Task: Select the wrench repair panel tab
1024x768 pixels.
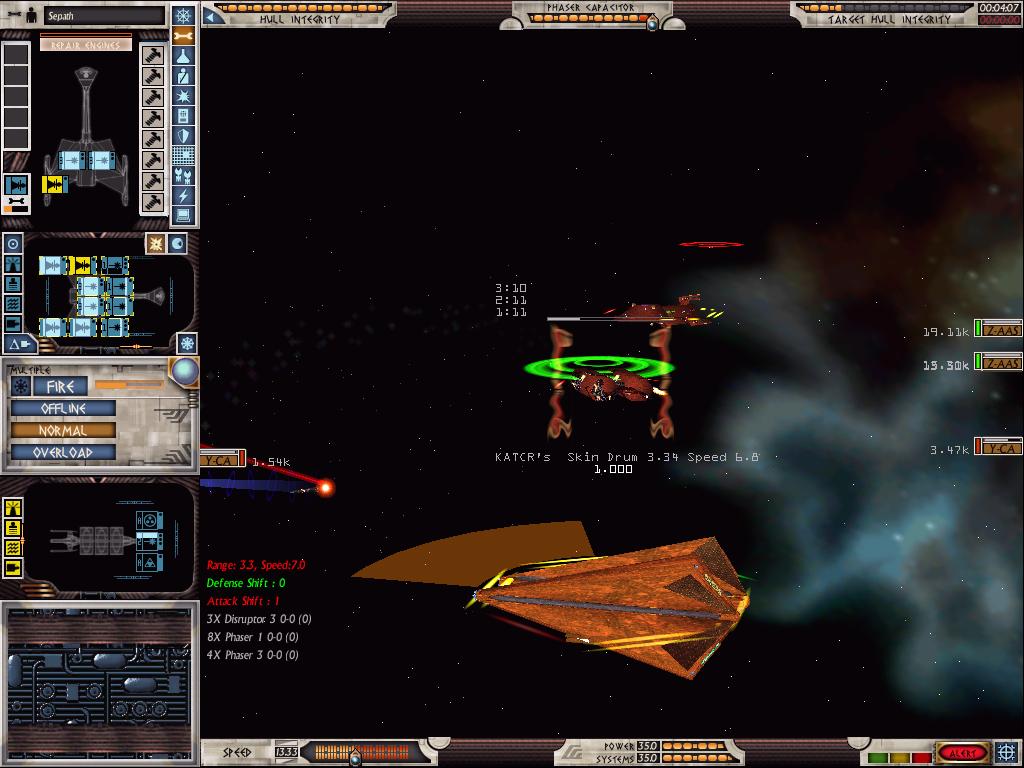Action: [x=183, y=37]
